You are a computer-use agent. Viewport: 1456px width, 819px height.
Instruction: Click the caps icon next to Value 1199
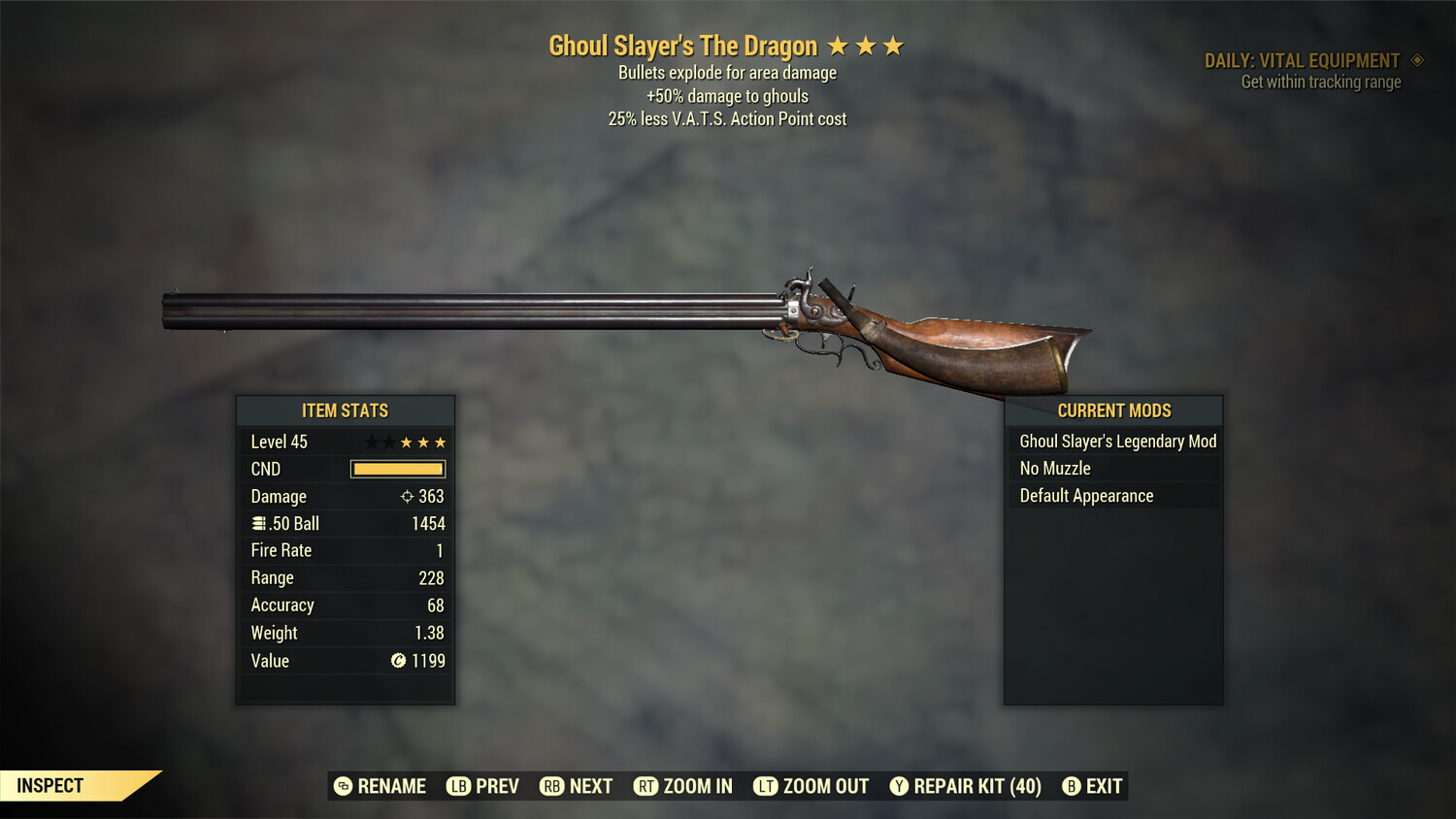[397, 661]
